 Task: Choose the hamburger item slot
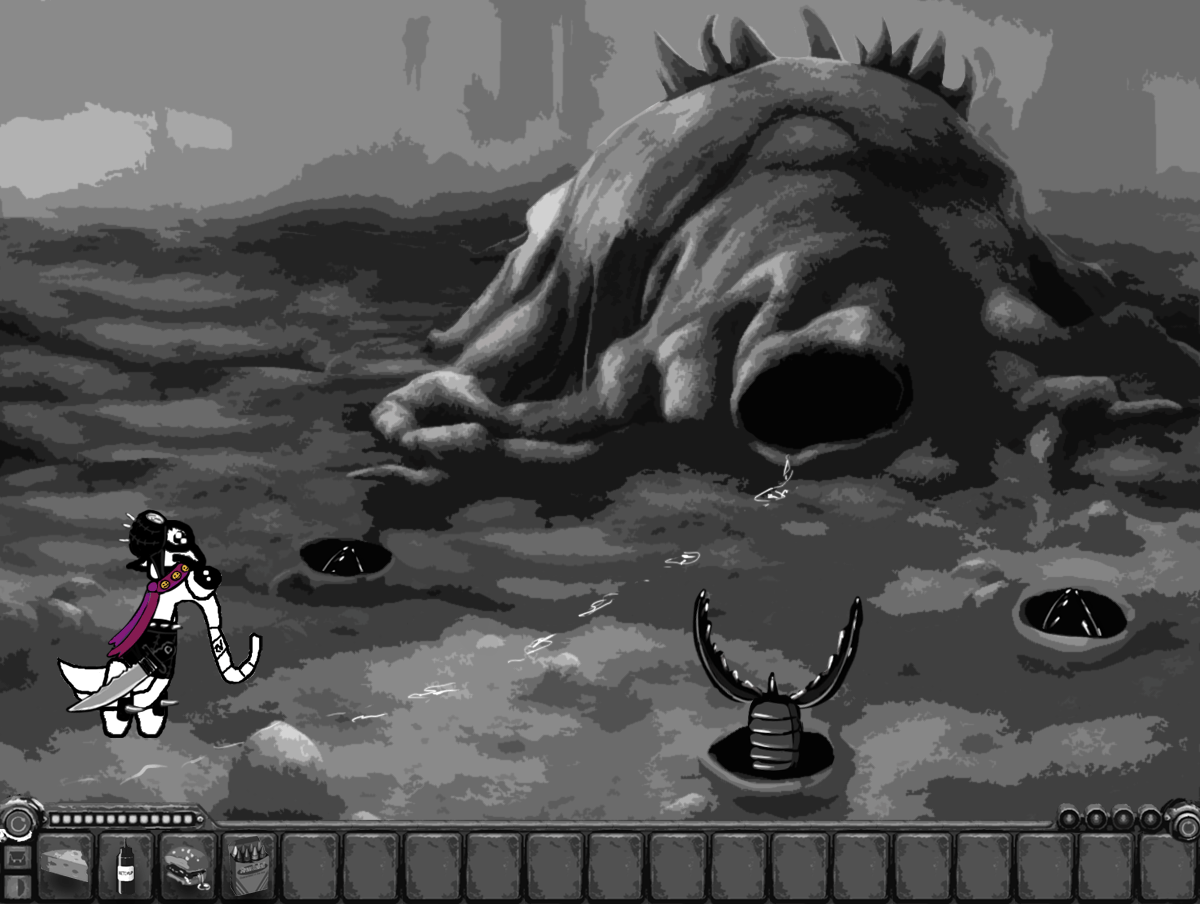click(188, 864)
